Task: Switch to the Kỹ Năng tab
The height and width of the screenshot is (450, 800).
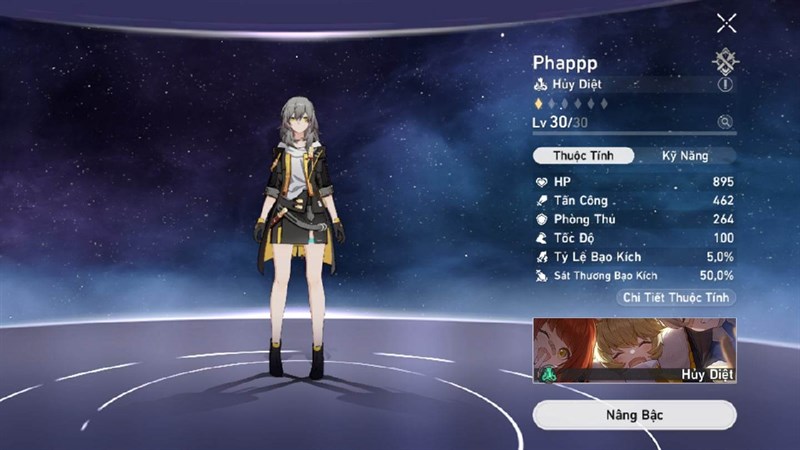Action: pos(685,156)
